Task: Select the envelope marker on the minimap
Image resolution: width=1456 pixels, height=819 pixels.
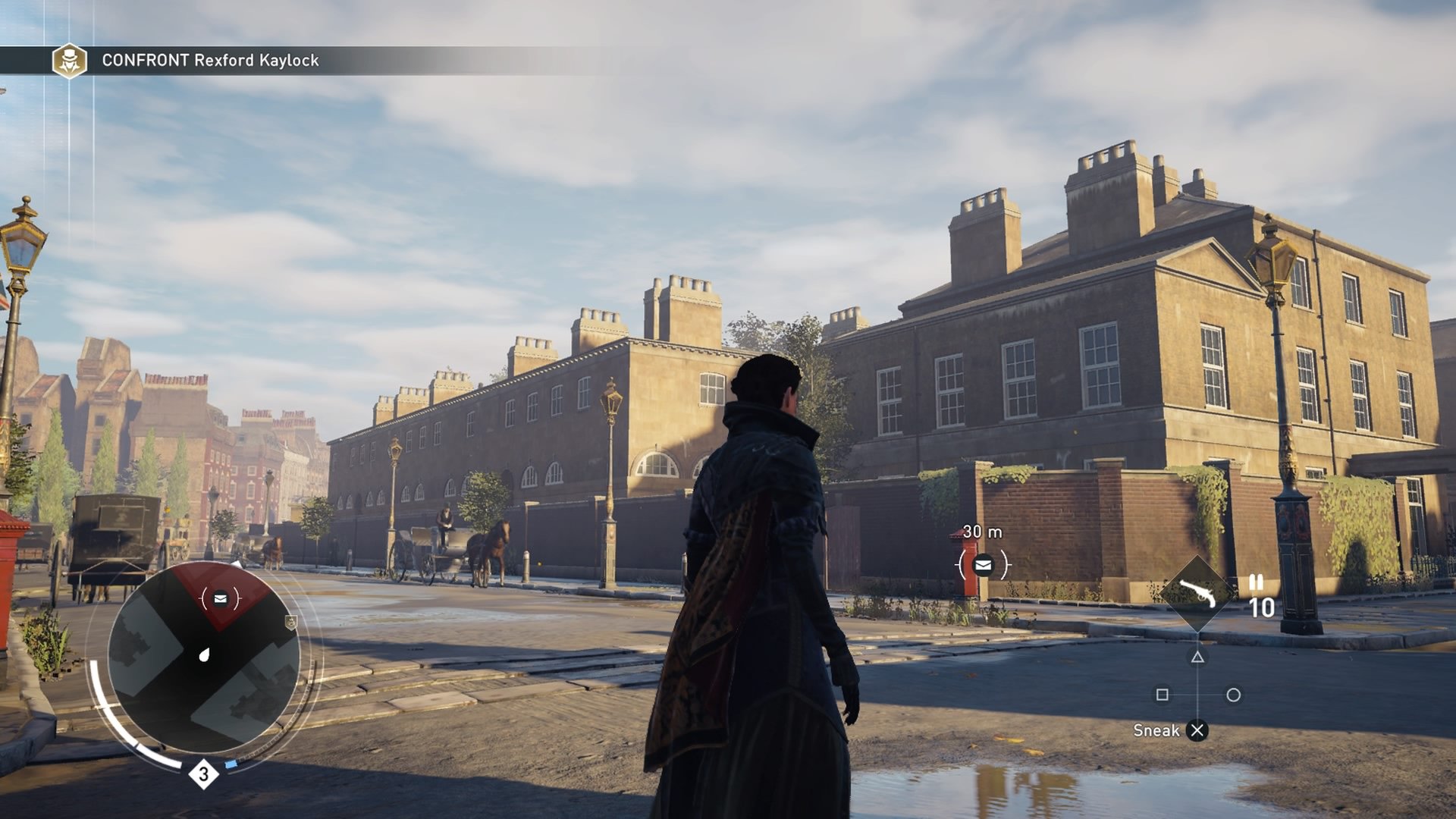Action: (x=220, y=599)
